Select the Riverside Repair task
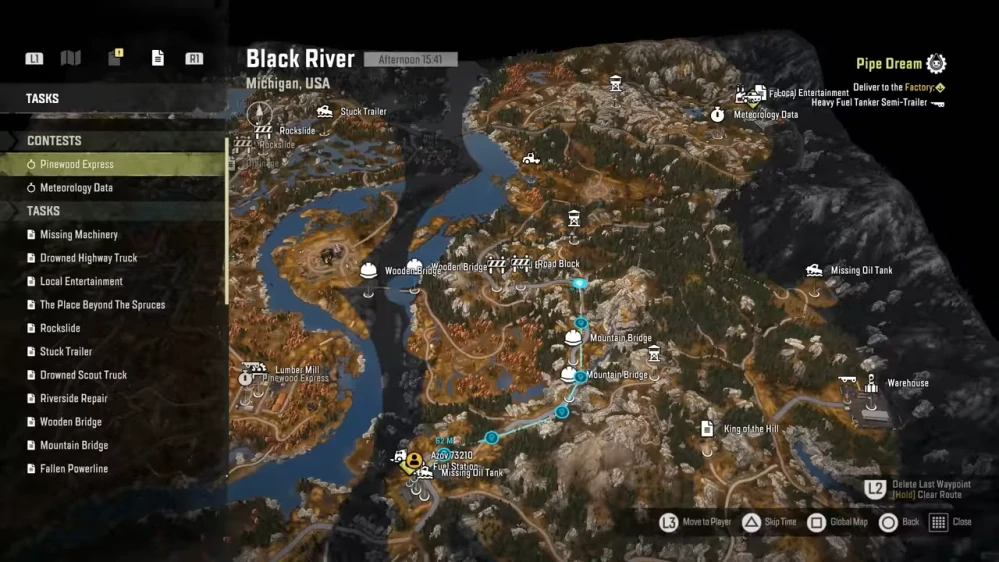 click(73, 399)
